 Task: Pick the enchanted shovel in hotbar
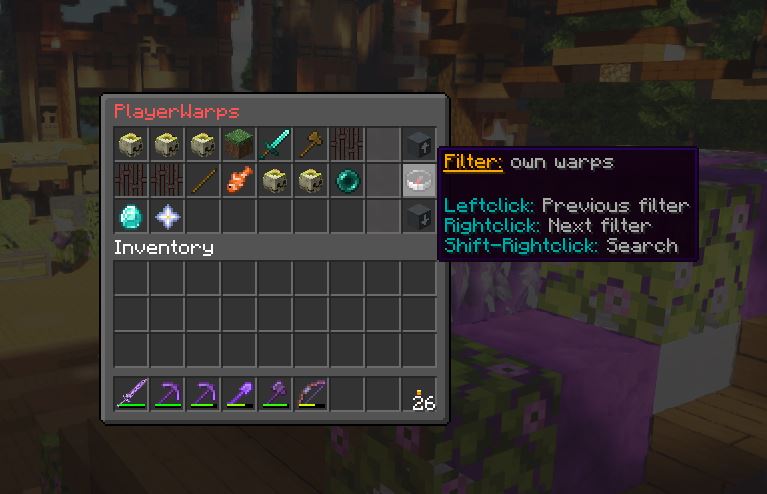tap(239, 396)
